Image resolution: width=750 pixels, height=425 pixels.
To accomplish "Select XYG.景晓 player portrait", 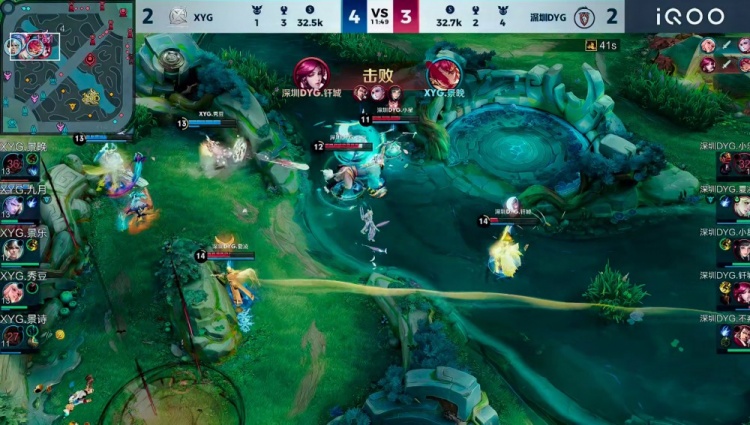I will 13,163.
